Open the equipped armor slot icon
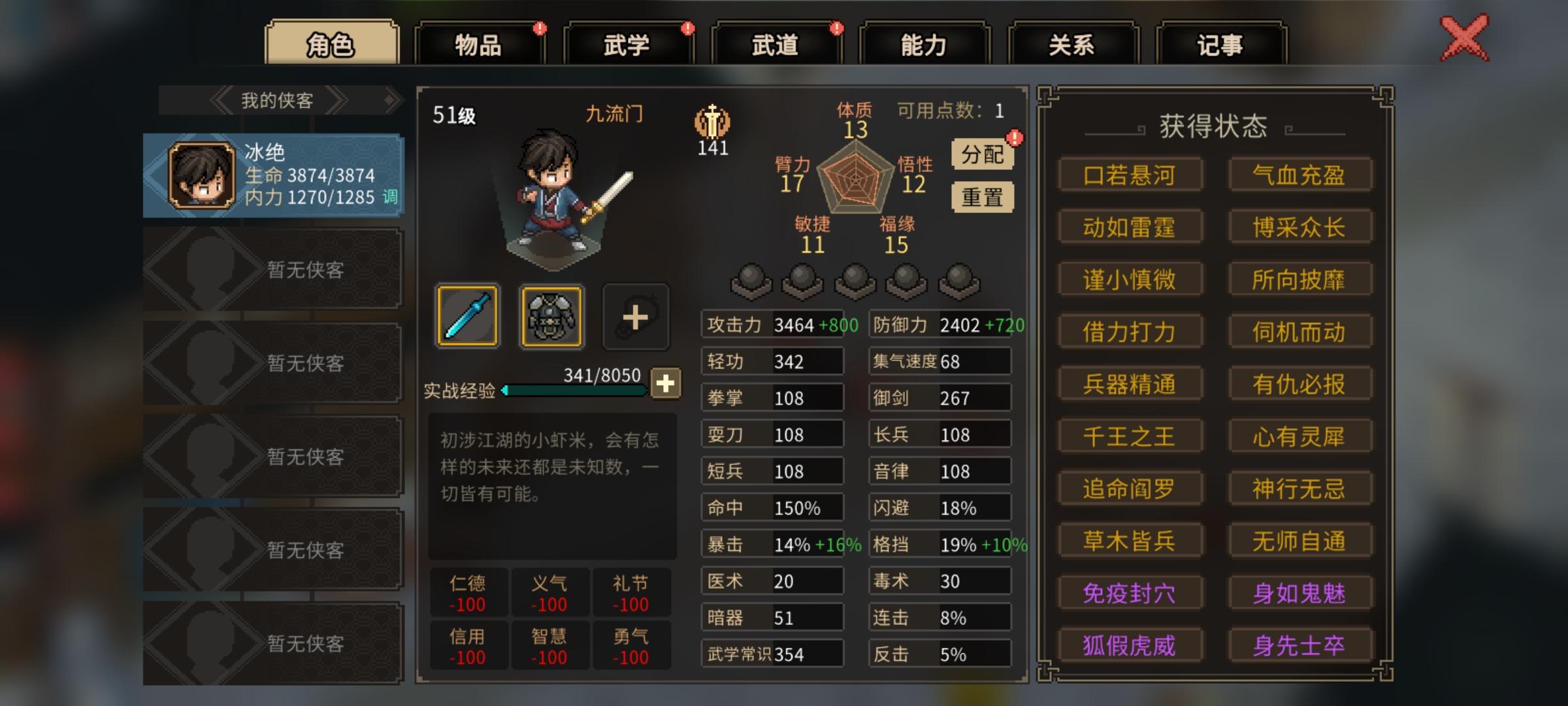 (551, 316)
